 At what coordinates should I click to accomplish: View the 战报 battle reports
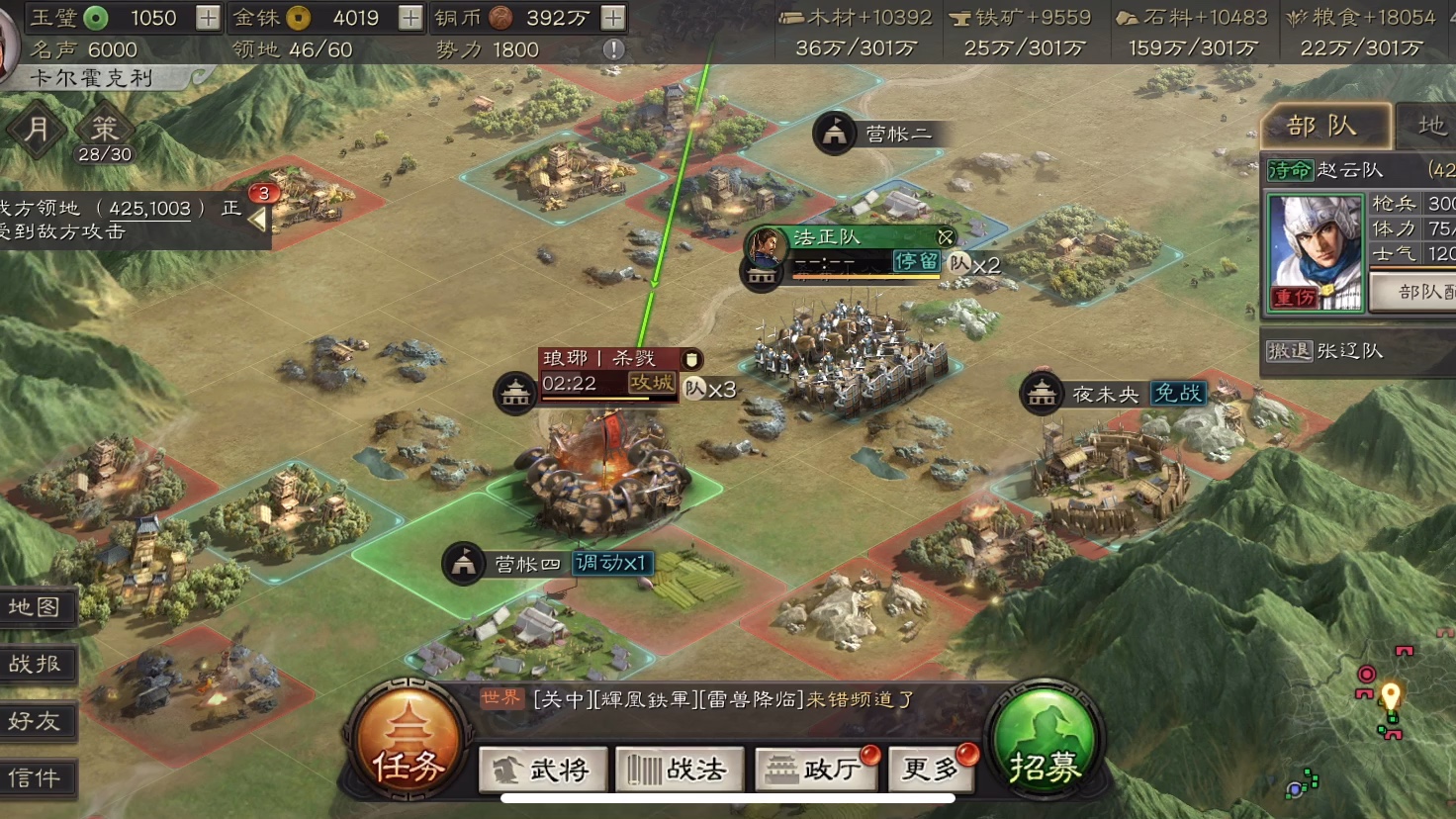[x=36, y=664]
